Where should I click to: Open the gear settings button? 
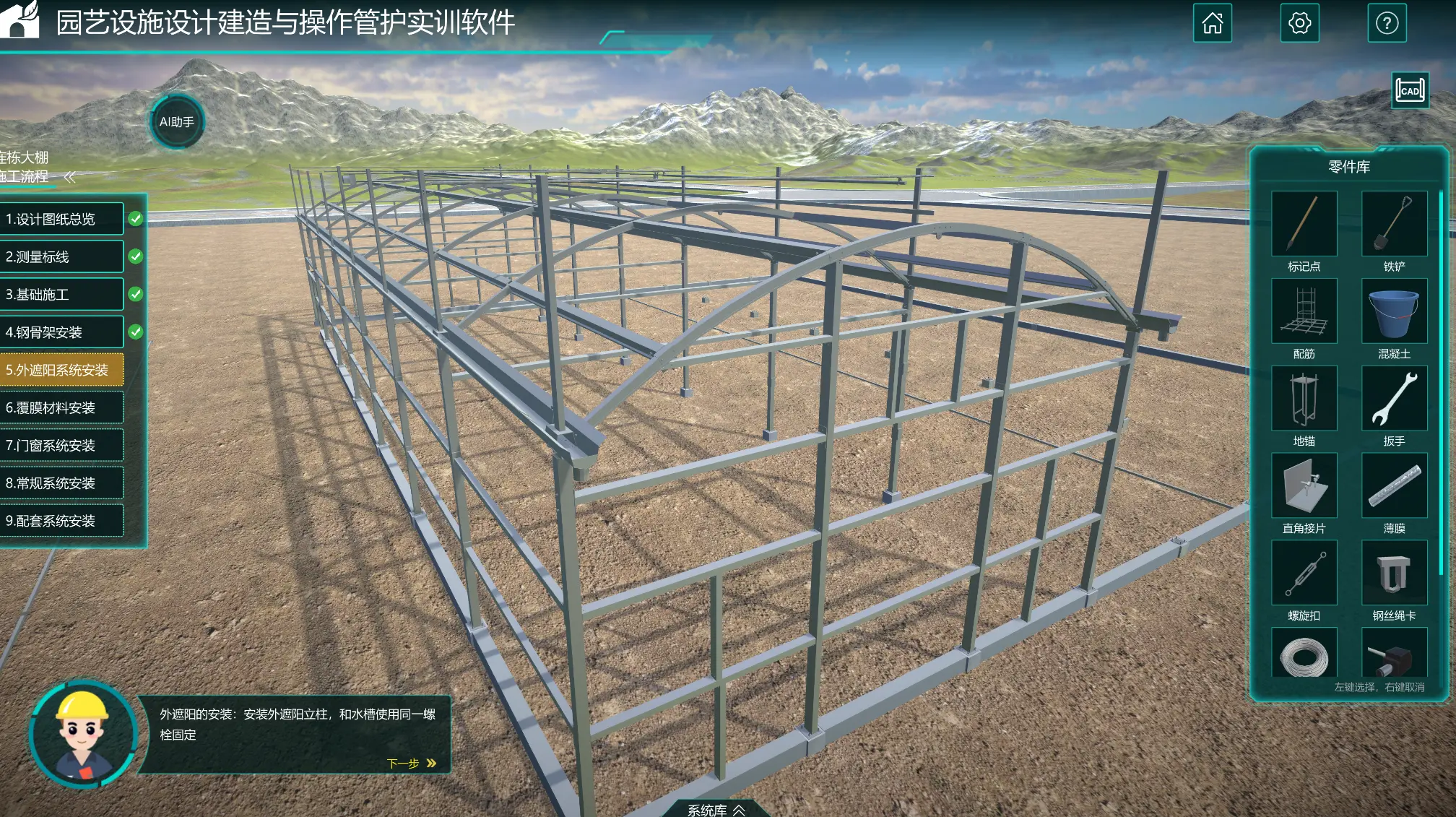[1299, 23]
